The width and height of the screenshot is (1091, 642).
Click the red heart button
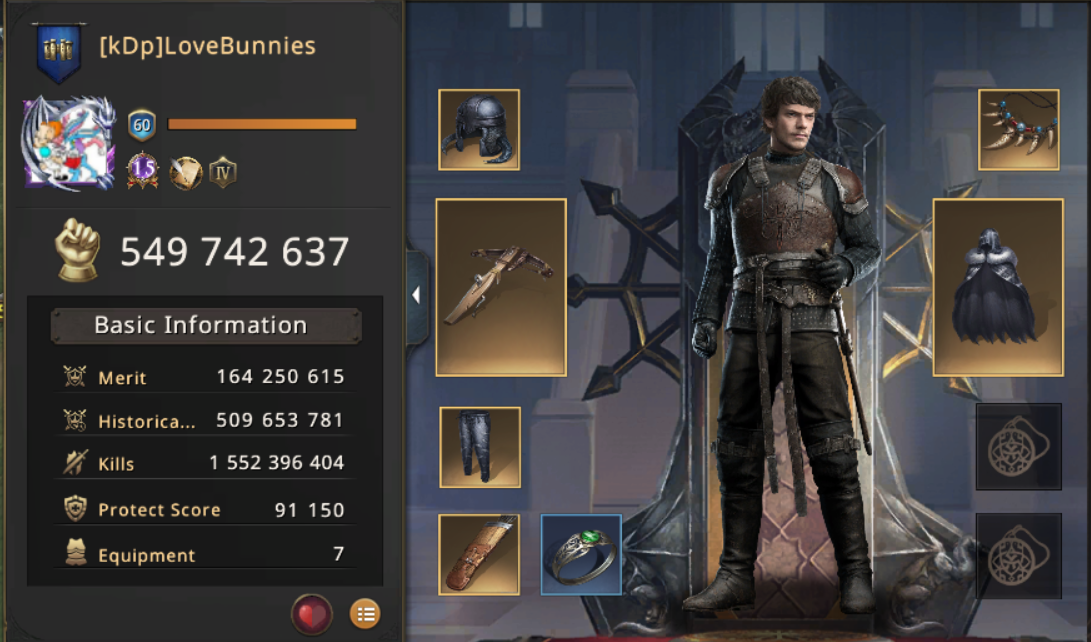(x=311, y=614)
